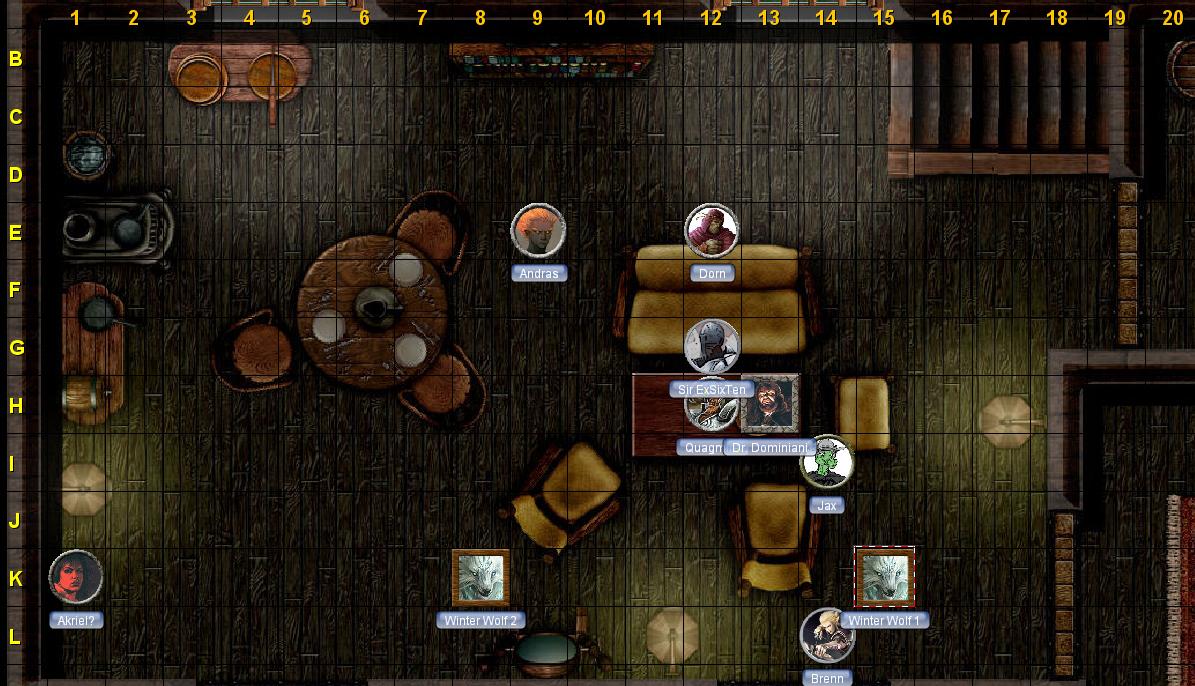Select the Winter Wolf 1 token
1195x686 pixels.
coord(885,577)
